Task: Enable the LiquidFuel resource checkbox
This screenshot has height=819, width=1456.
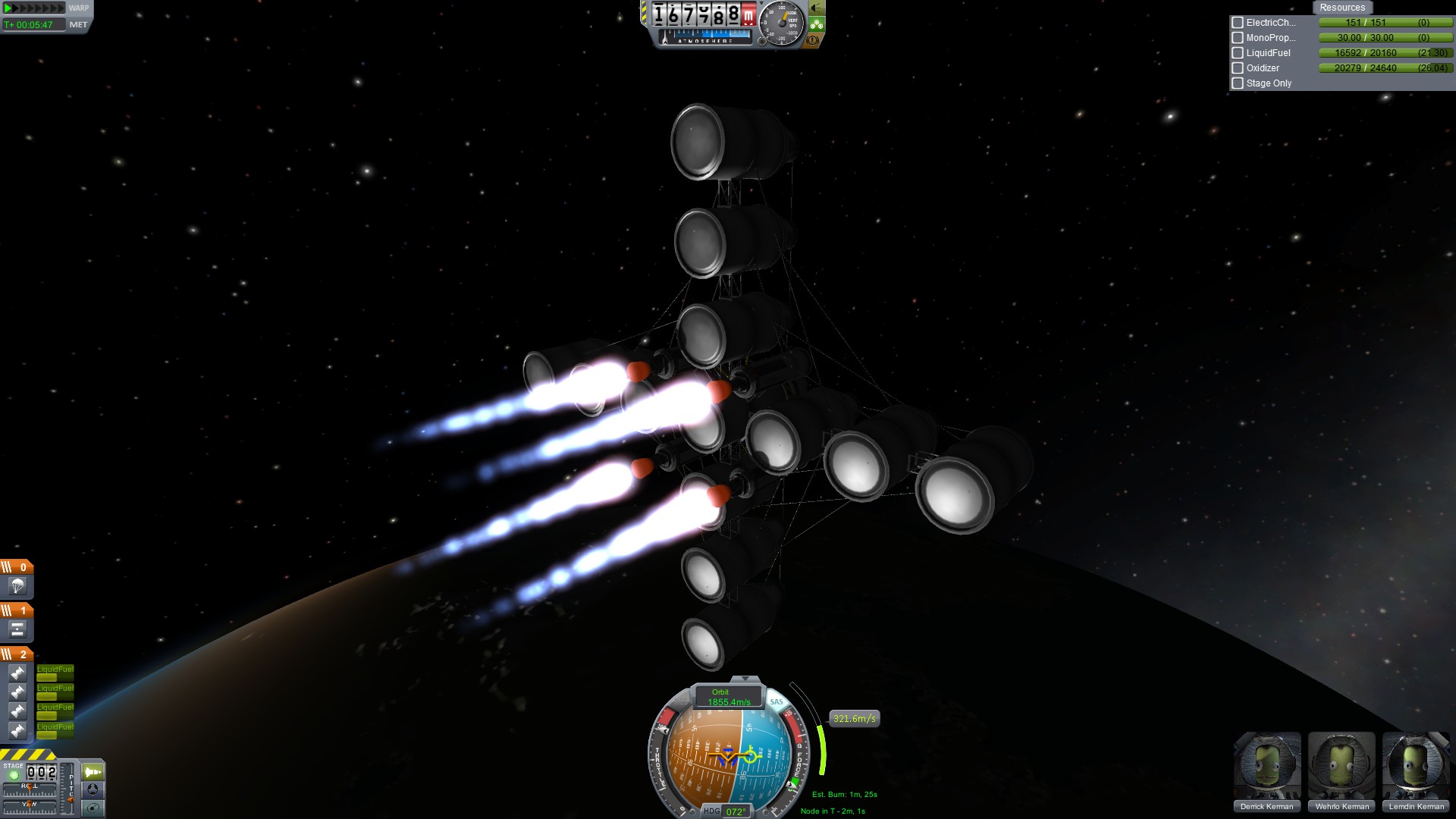Action: (1238, 53)
